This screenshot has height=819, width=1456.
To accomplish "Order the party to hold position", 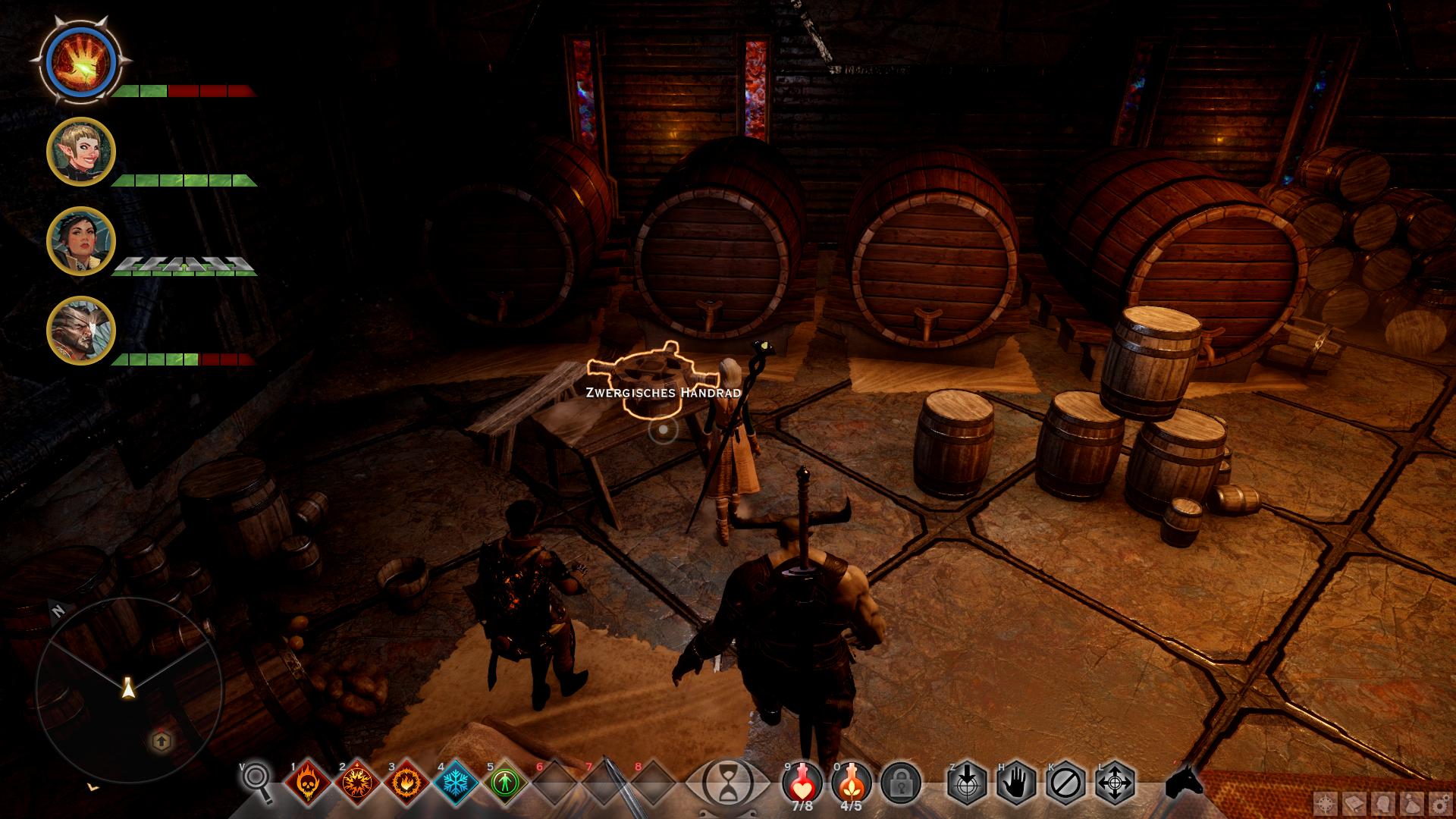I will [1016, 783].
